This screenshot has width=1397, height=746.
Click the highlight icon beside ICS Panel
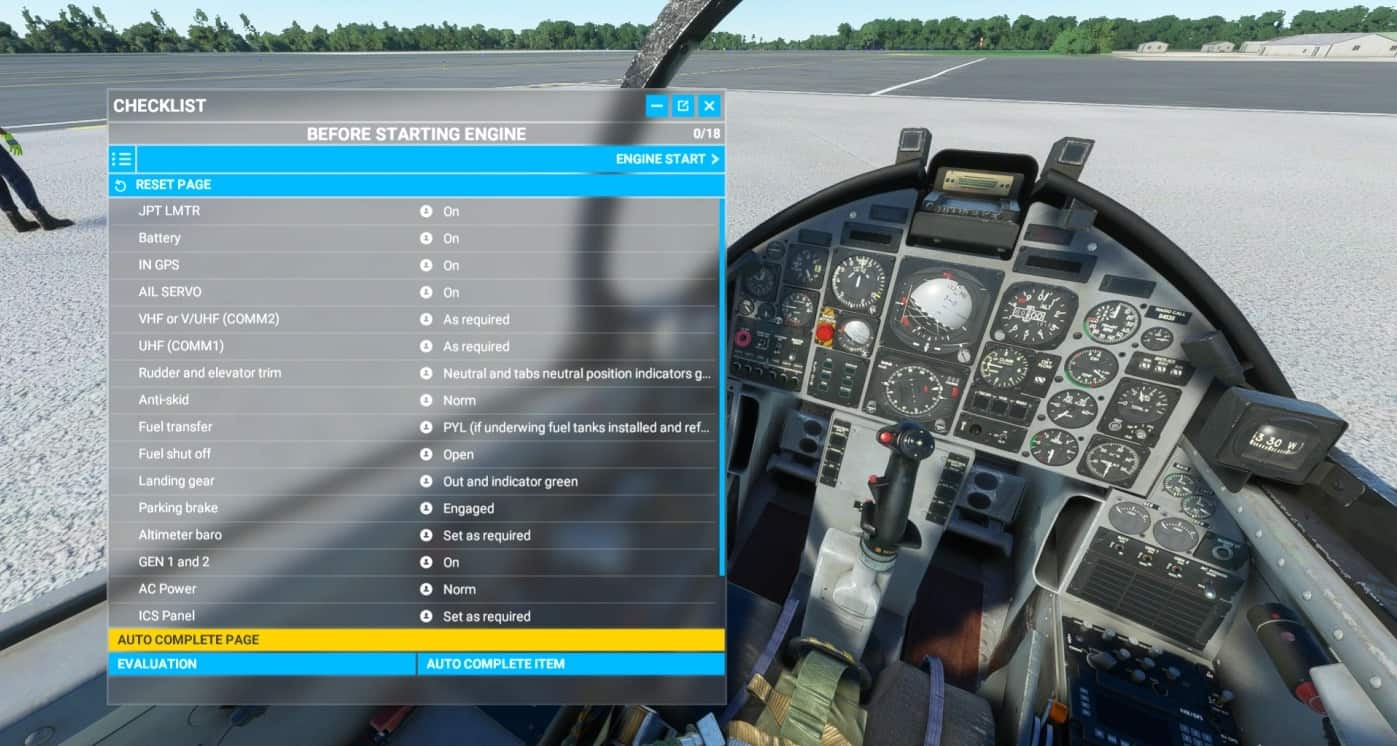[x=427, y=616]
